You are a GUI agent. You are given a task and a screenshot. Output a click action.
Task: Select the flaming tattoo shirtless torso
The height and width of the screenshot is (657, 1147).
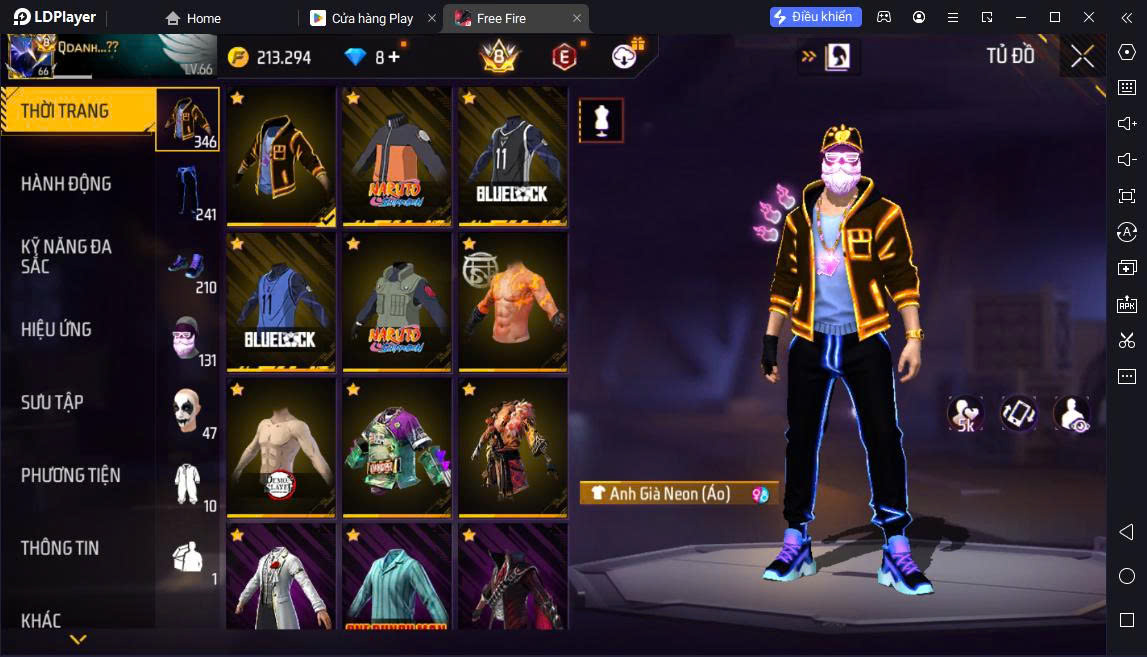click(513, 302)
